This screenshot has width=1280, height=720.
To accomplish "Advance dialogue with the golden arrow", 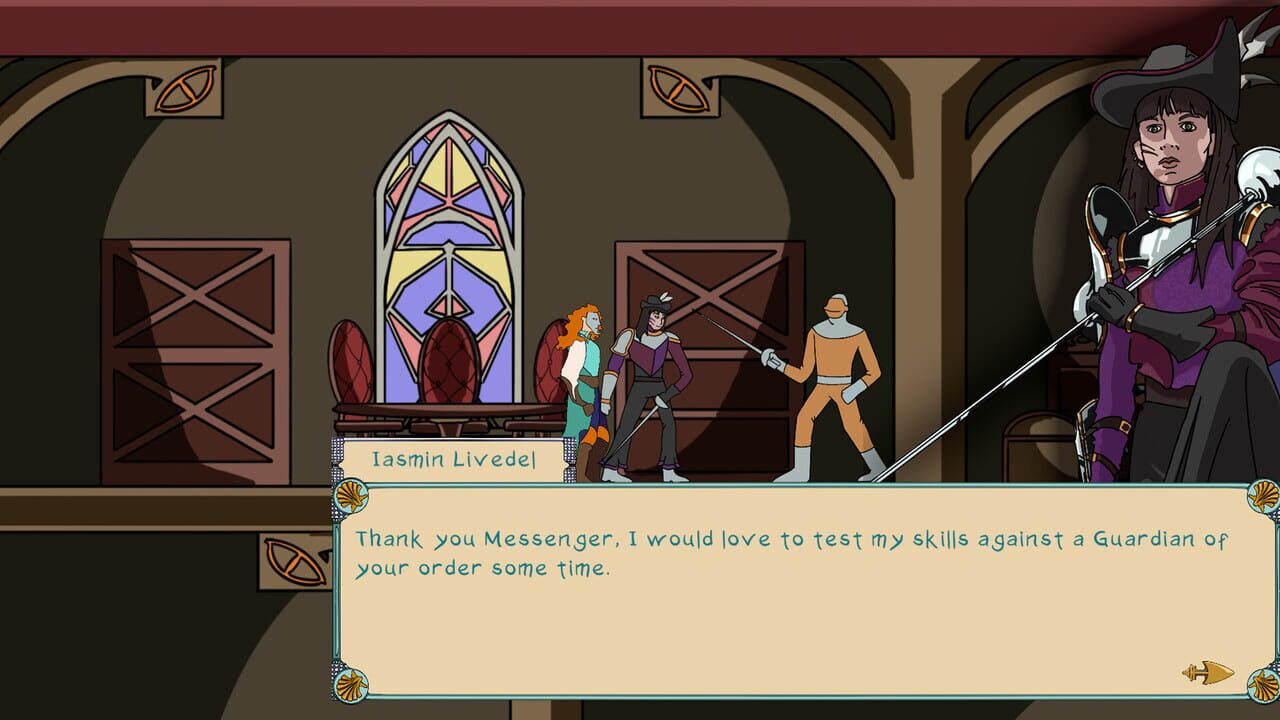I will tap(1208, 672).
